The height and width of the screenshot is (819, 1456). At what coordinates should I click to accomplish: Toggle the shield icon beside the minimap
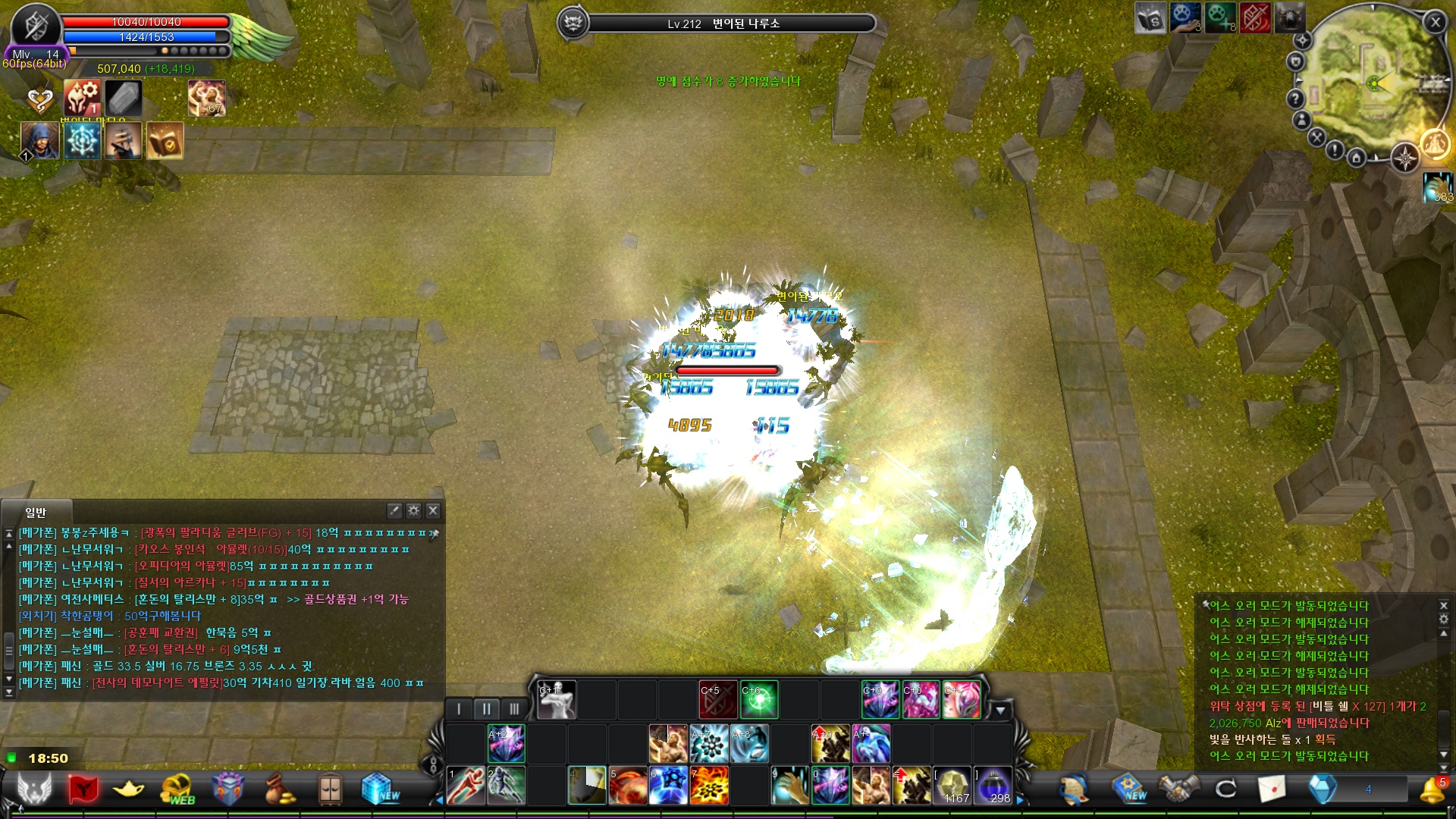pos(1296,61)
